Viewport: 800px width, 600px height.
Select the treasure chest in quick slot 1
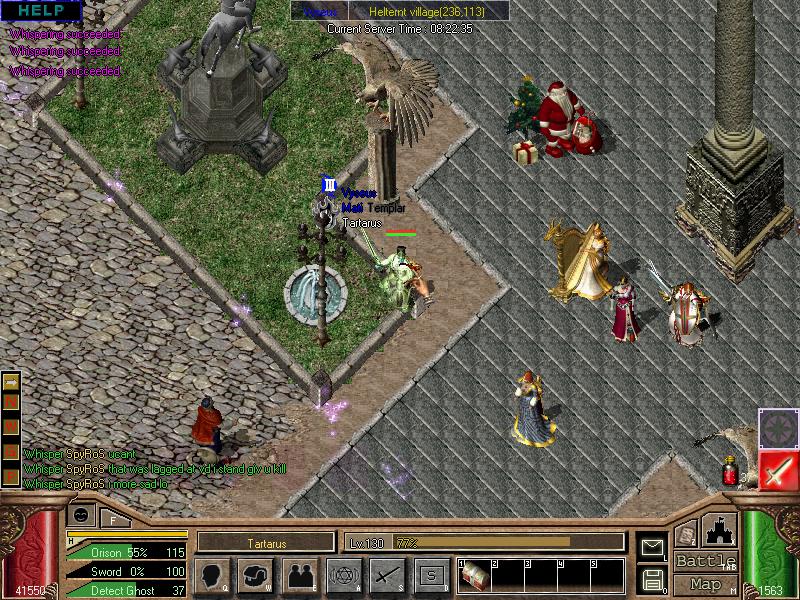476,576
